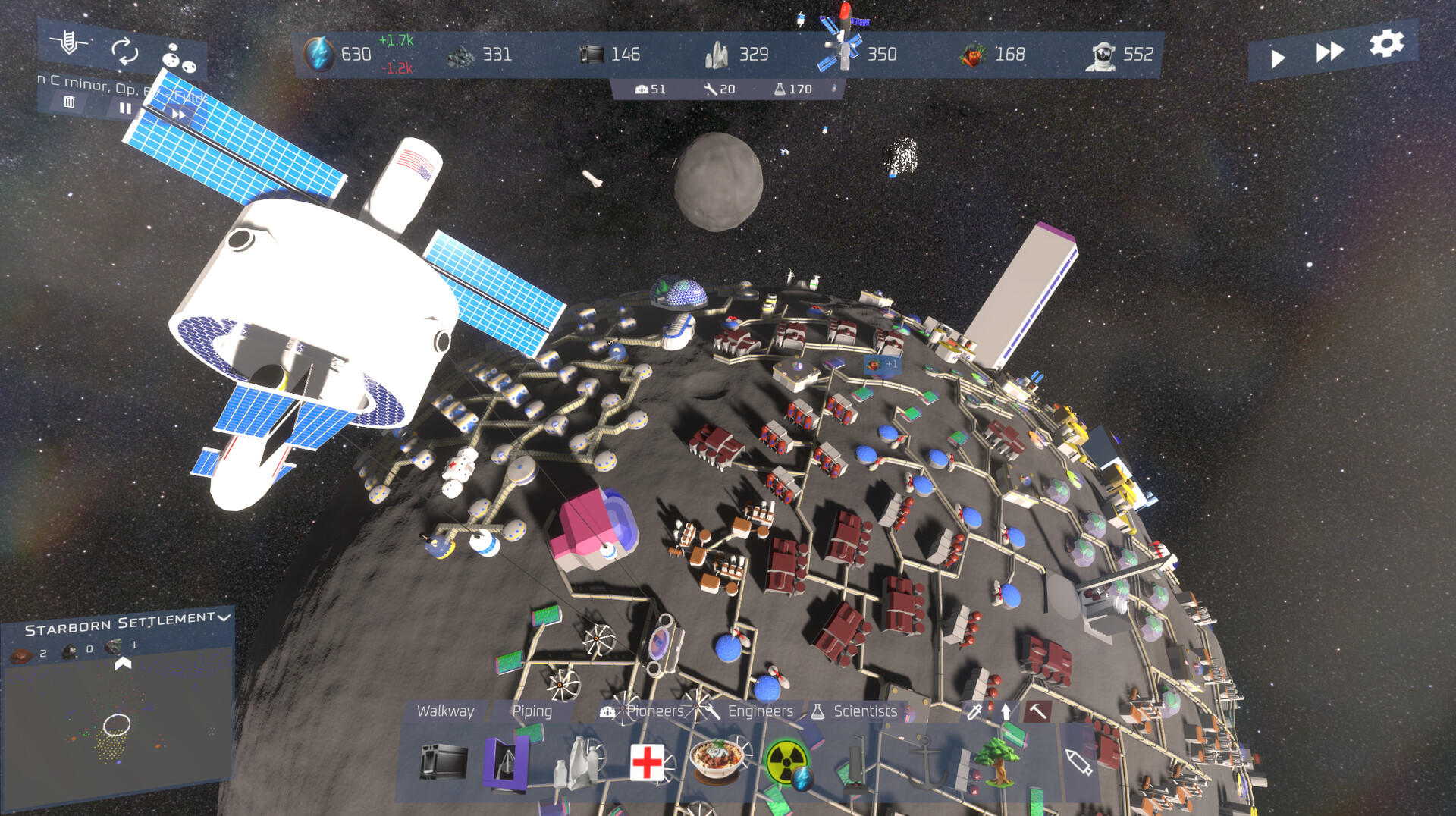
Task: Switch to the Piping build tab
Action: (532, 711)
